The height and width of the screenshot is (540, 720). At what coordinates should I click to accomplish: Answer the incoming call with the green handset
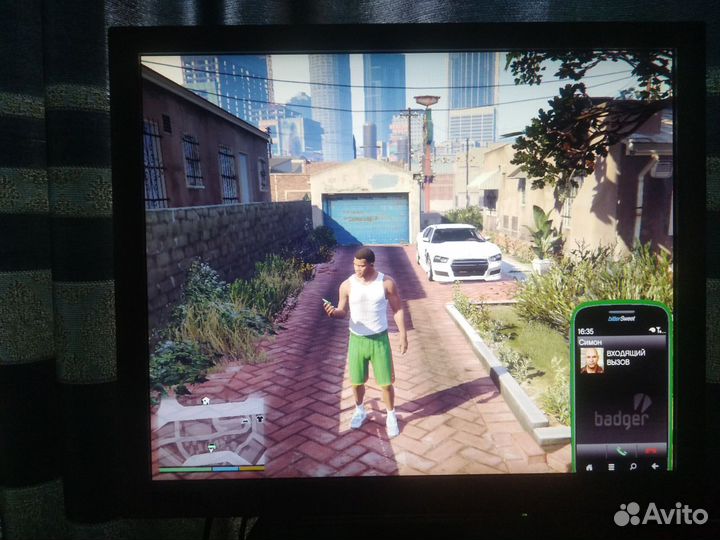620,449
